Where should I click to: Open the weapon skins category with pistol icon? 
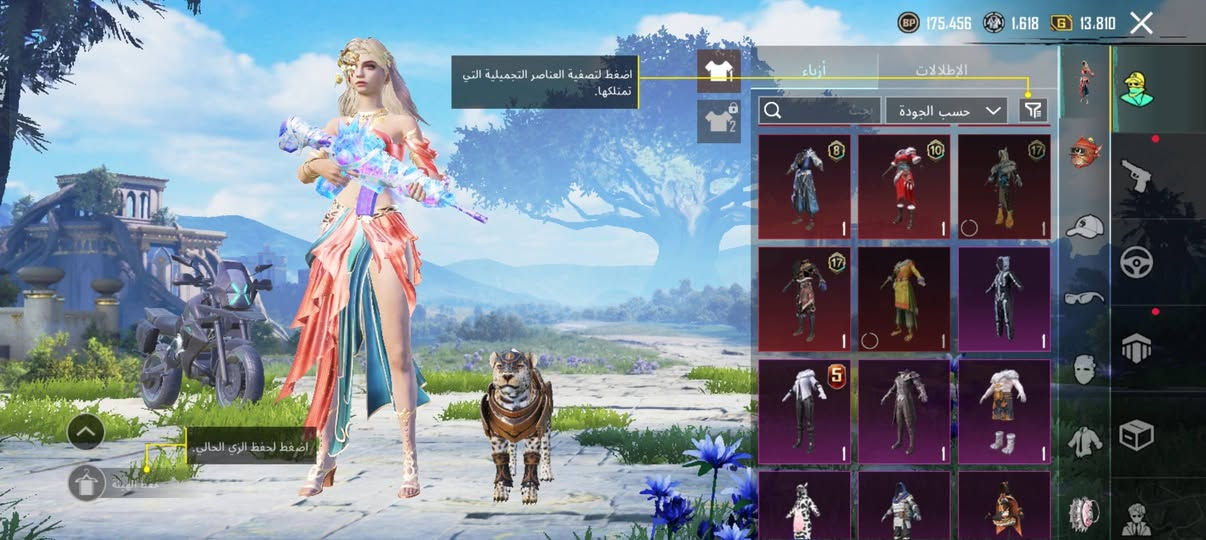click(1136, 175)
